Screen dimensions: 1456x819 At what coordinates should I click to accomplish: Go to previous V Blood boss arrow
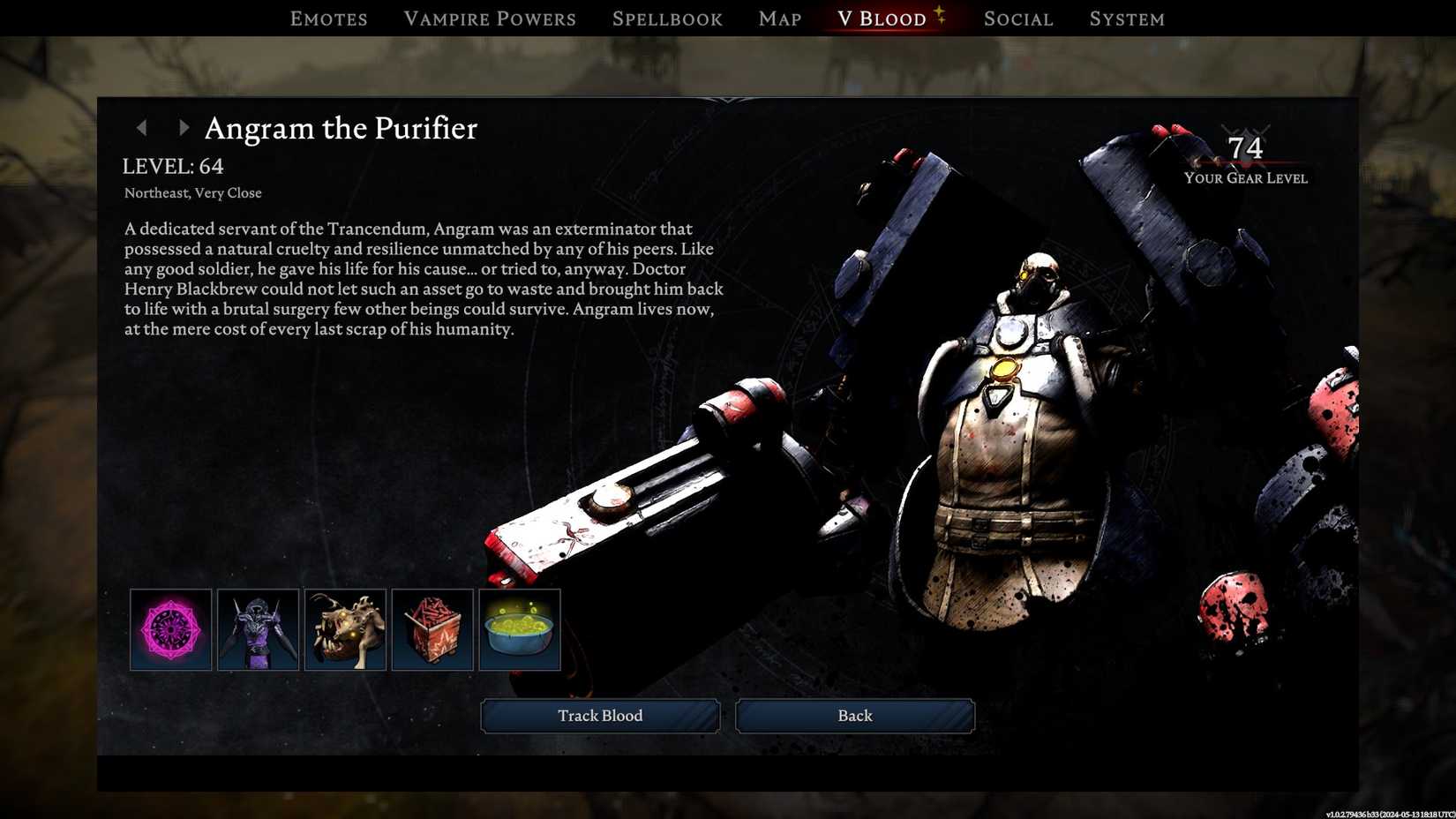coord(143,128)
